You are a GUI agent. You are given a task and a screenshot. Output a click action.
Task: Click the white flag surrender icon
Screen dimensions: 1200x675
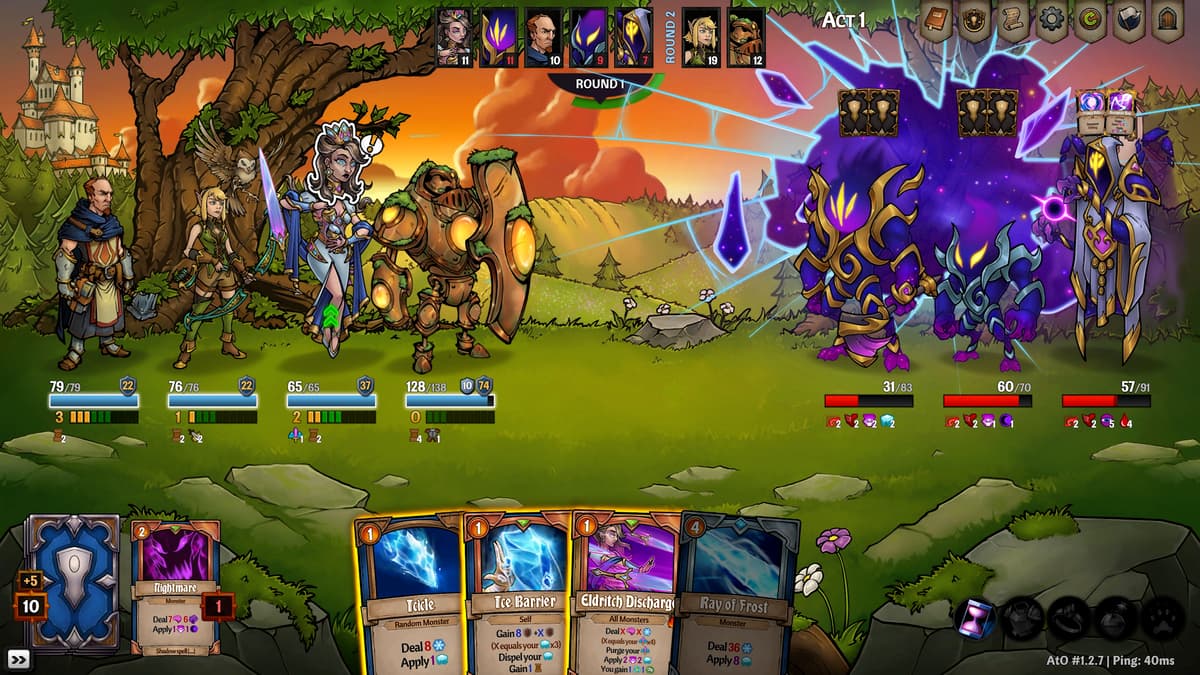pos(1130,21)
